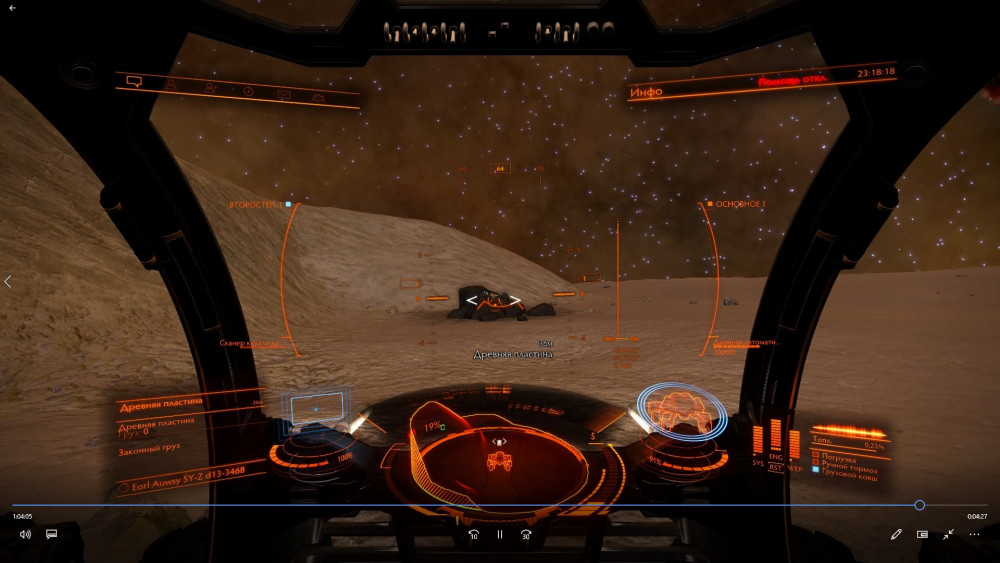Switch to the friends silhouette comms tab
The width and height of the screenshot is (1000, 563).
point(171,85)
